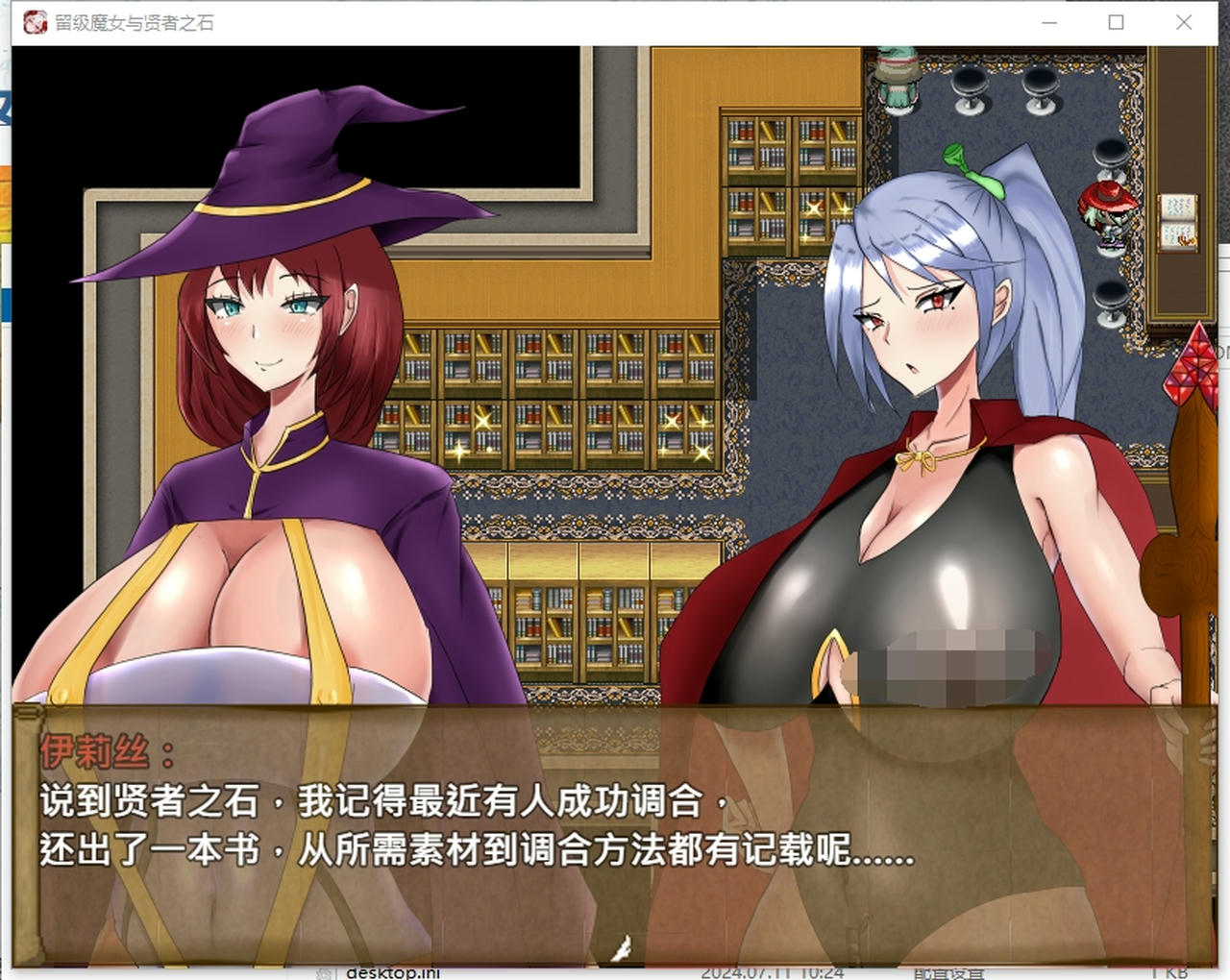This screenshot has height=980, width=1230.
Task: Minimize the game window
Action: point(1047,22)
